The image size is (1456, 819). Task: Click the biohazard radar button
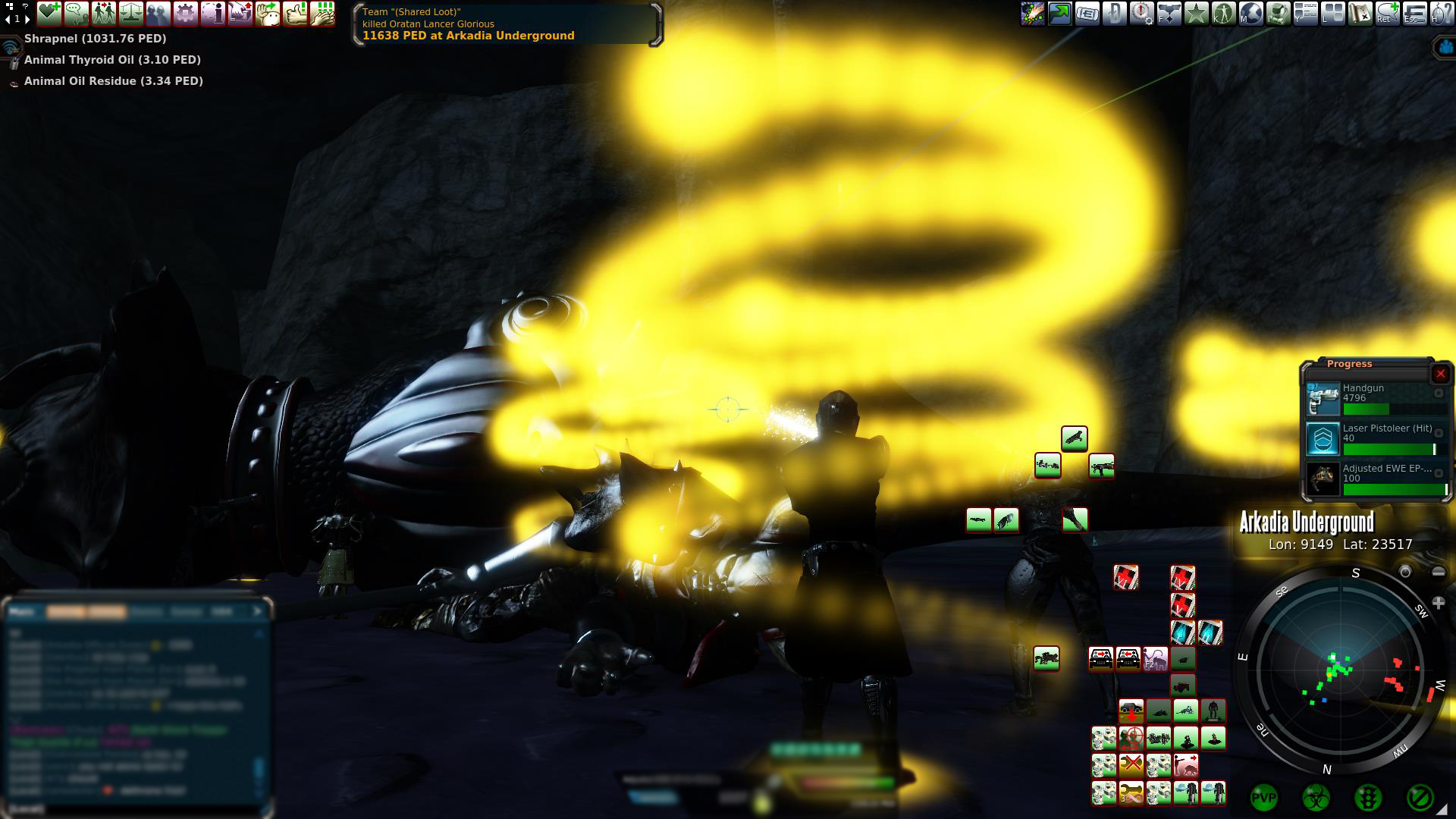(1316, 797)
